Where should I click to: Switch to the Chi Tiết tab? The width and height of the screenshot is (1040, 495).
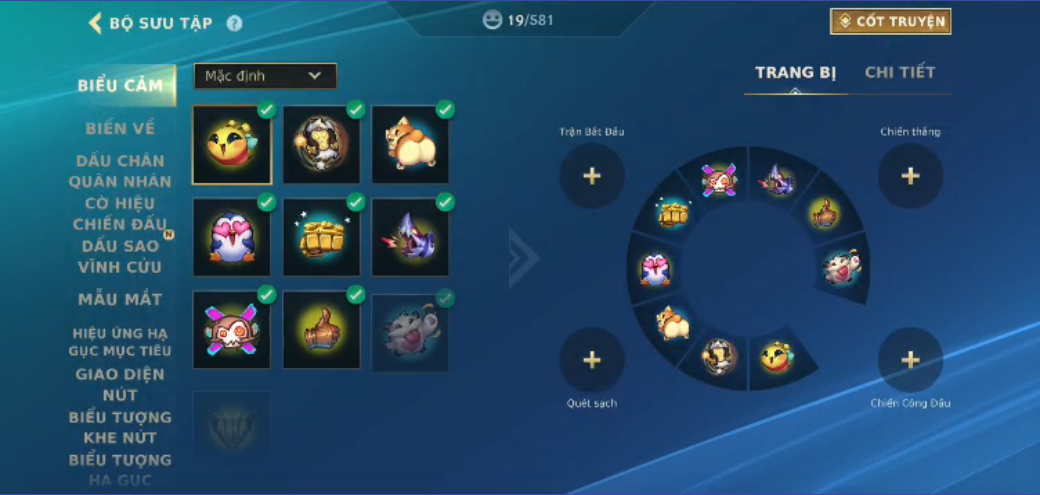(x=900, y=72)
